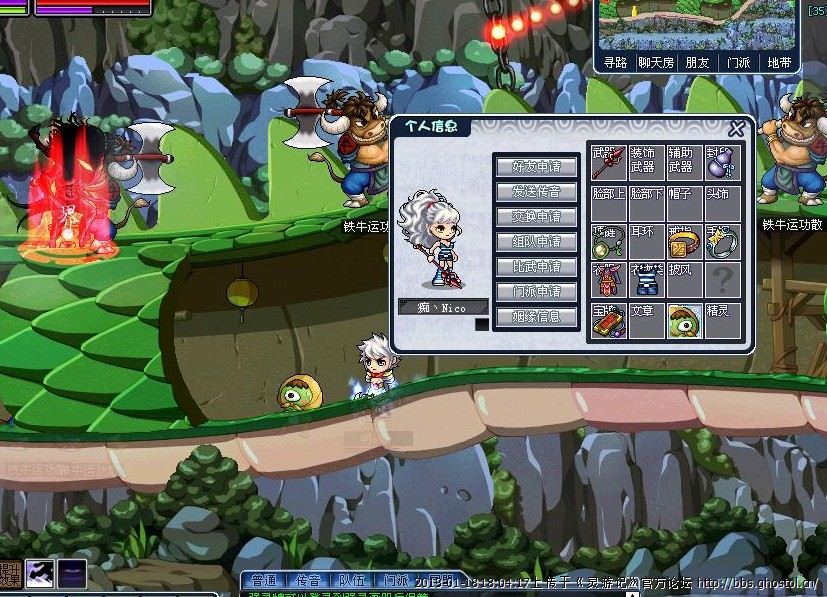The height and width of the screenshot is (597, 827).
Task: Click the 发送传音 whisper button
Action: click(536, 192)
